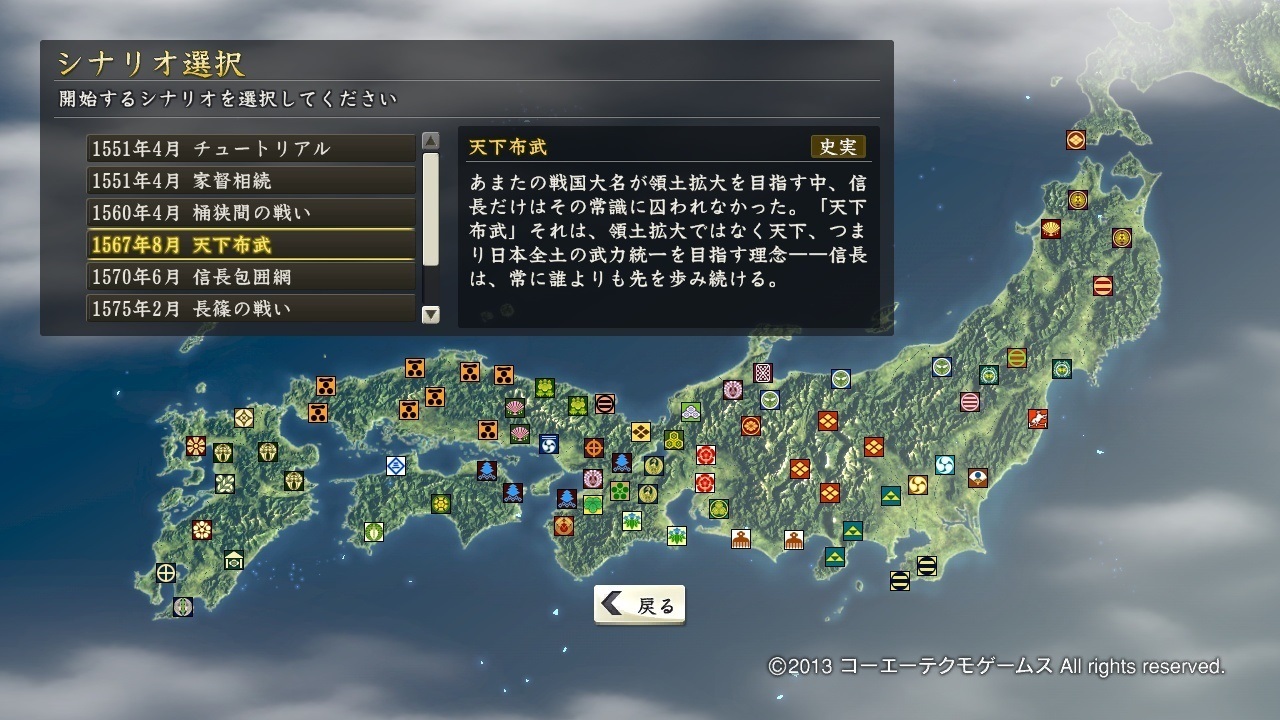Go back with the 戻る button

pos(640,604)
